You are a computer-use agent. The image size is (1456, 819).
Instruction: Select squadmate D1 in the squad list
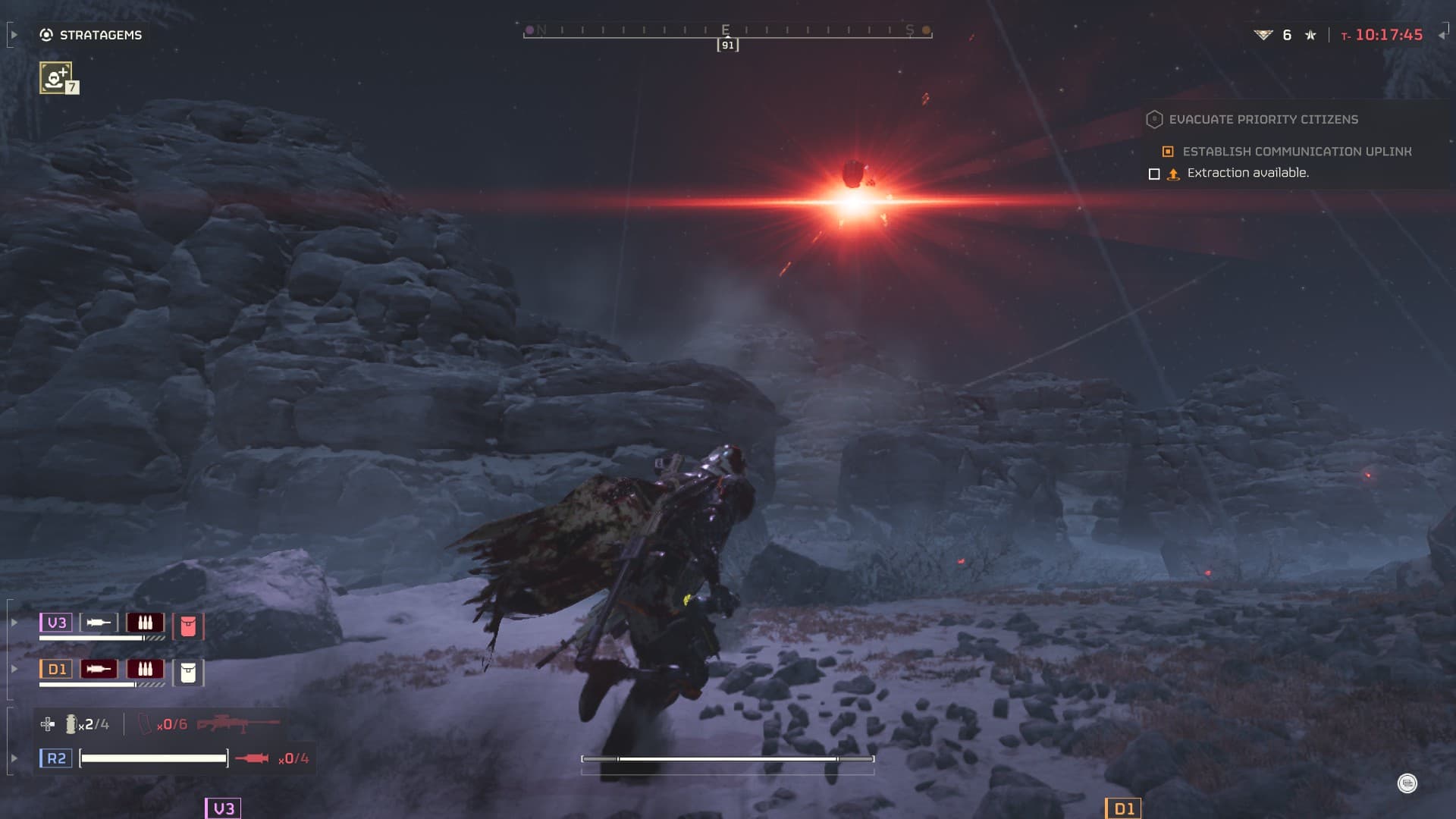[x=56, y=670]
